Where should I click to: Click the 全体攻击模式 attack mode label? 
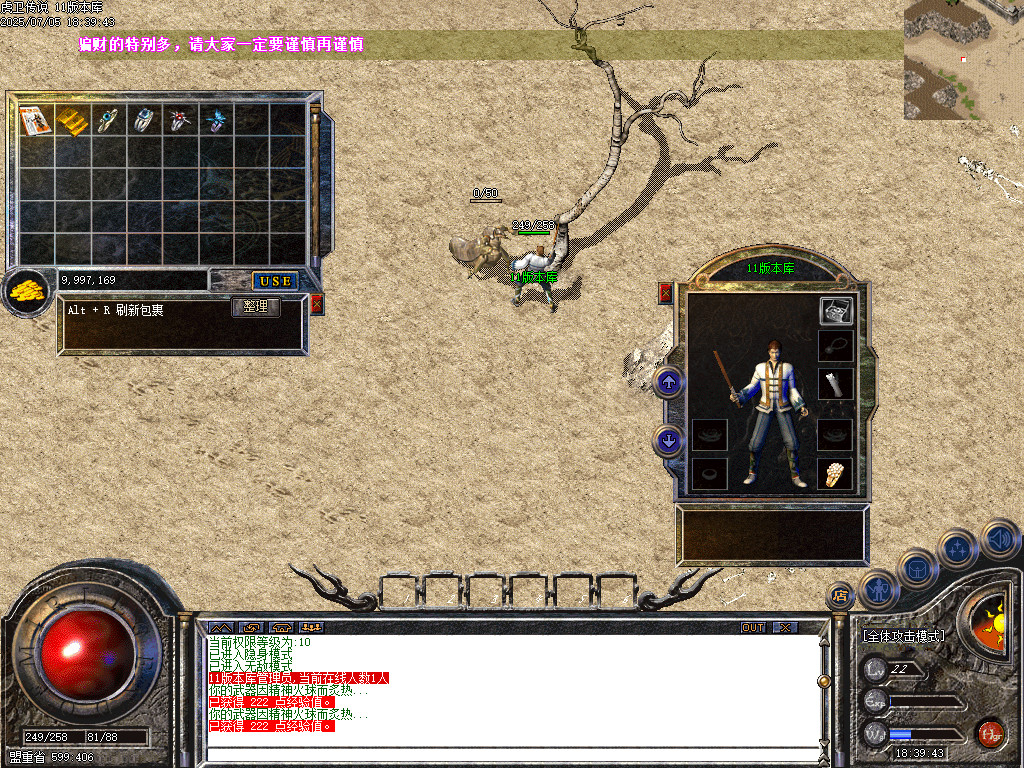click(904, 636)
